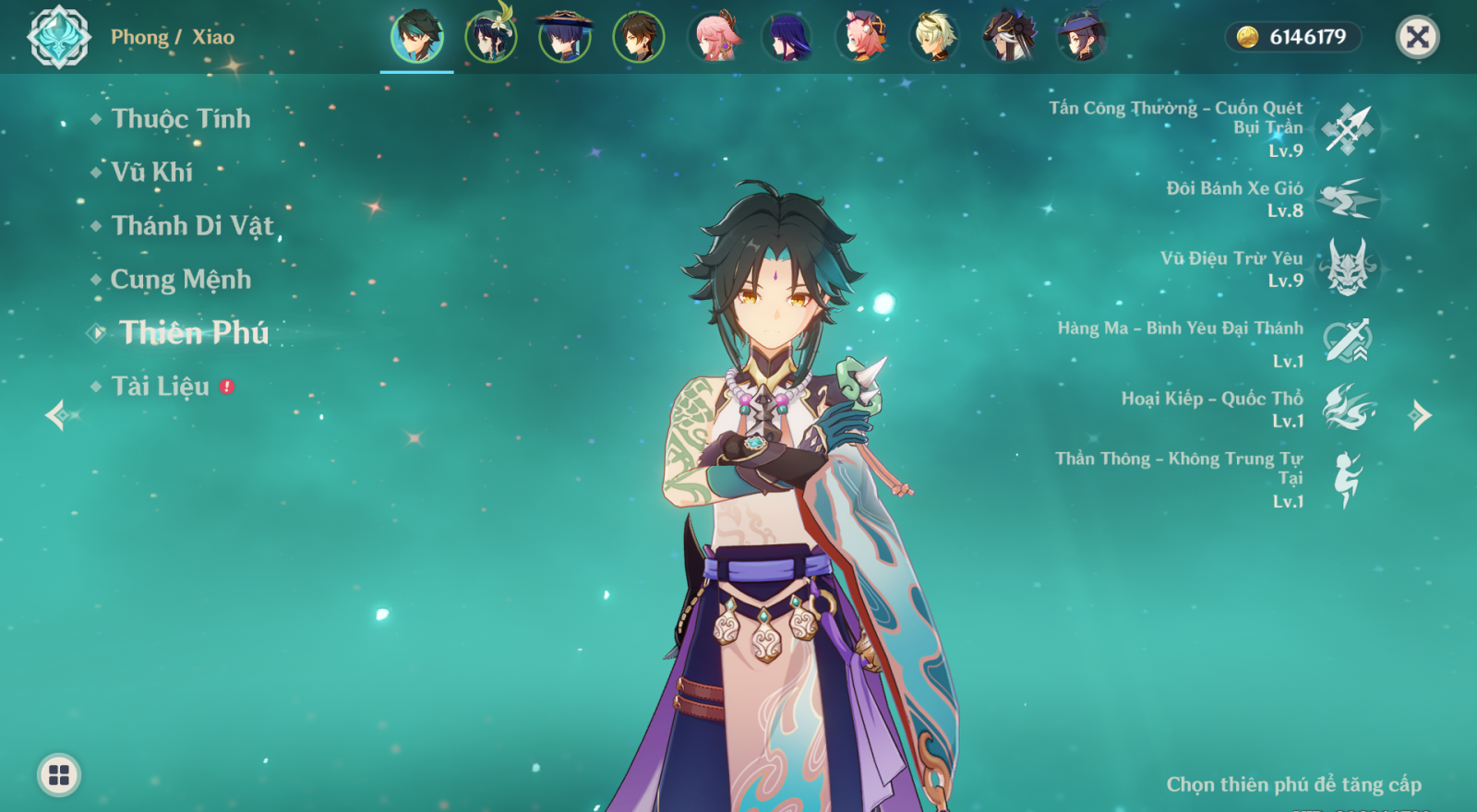The width and height of the screenshot is (1477, 812).
Task: Close the character screen
Action: tap(1417, 38)
